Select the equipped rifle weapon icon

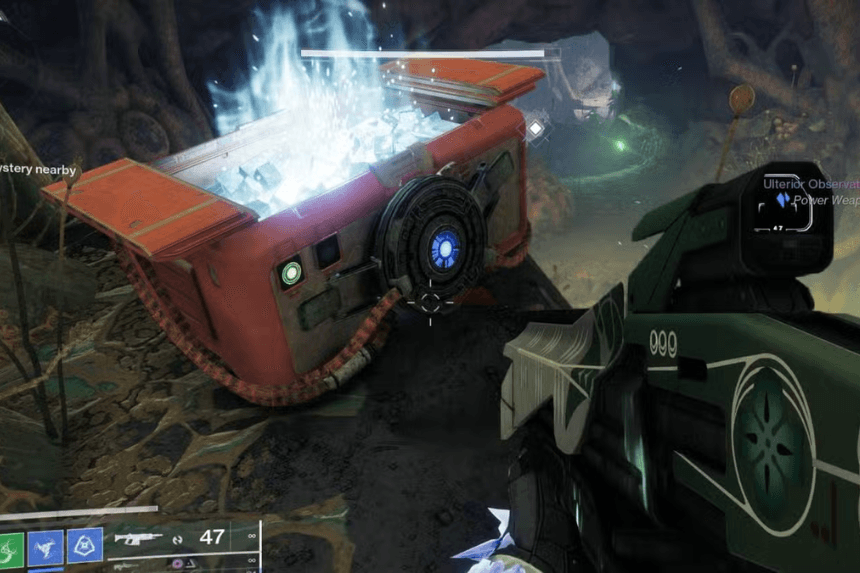(139, 538)
